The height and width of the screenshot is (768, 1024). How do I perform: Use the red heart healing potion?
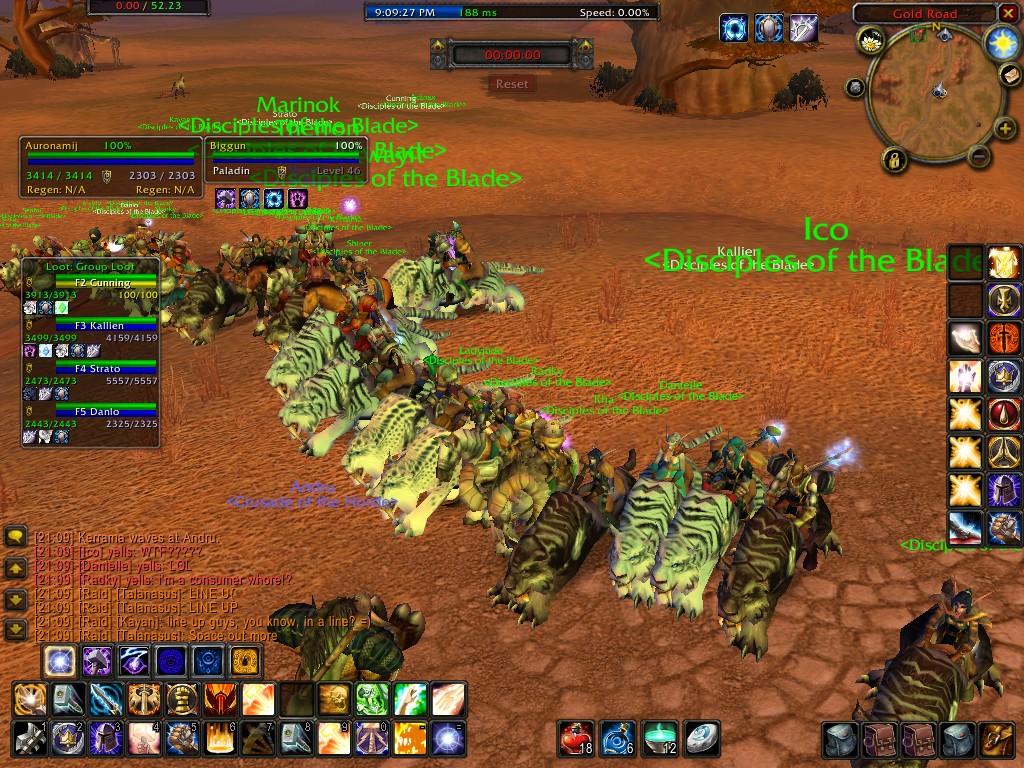pos(575,738)
